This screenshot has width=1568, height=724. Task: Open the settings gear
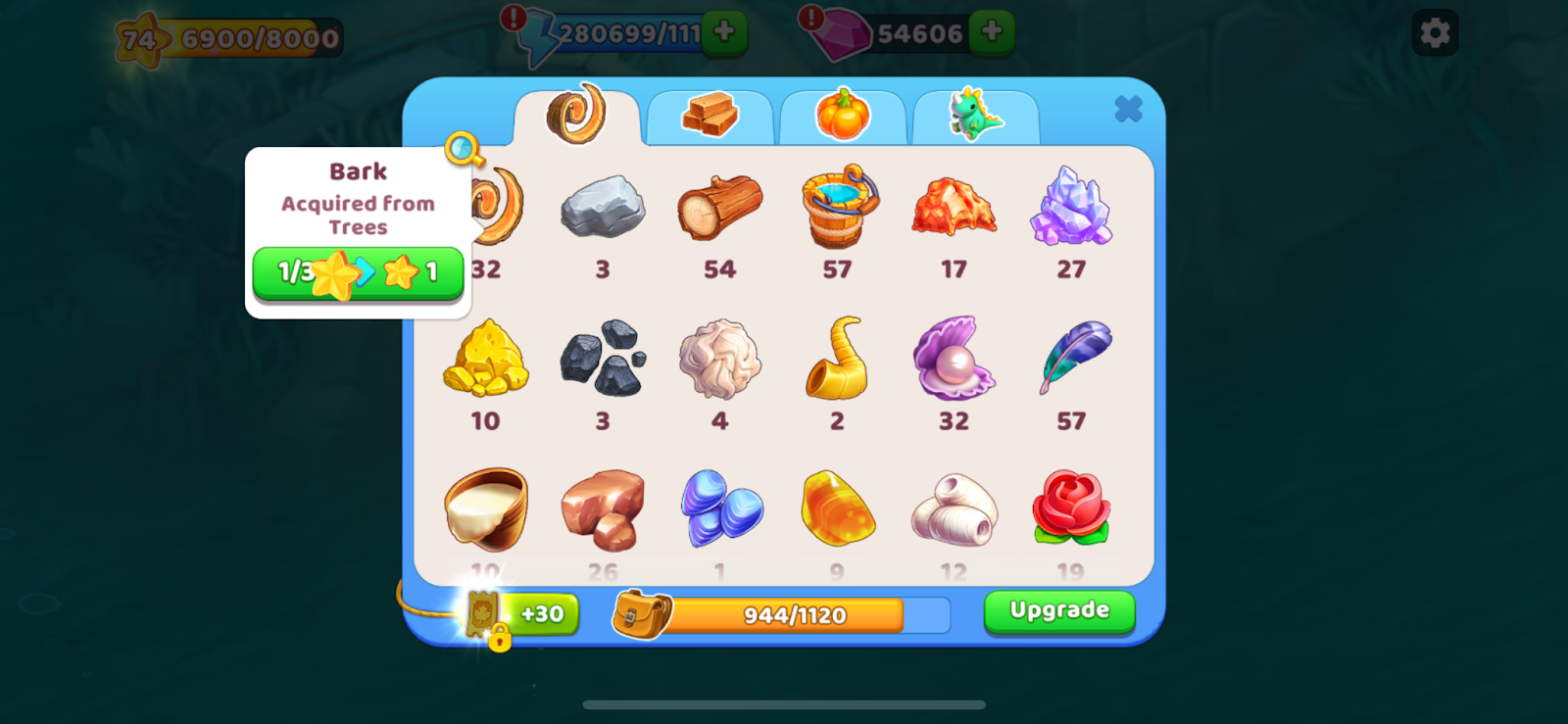click(1435, 33)
